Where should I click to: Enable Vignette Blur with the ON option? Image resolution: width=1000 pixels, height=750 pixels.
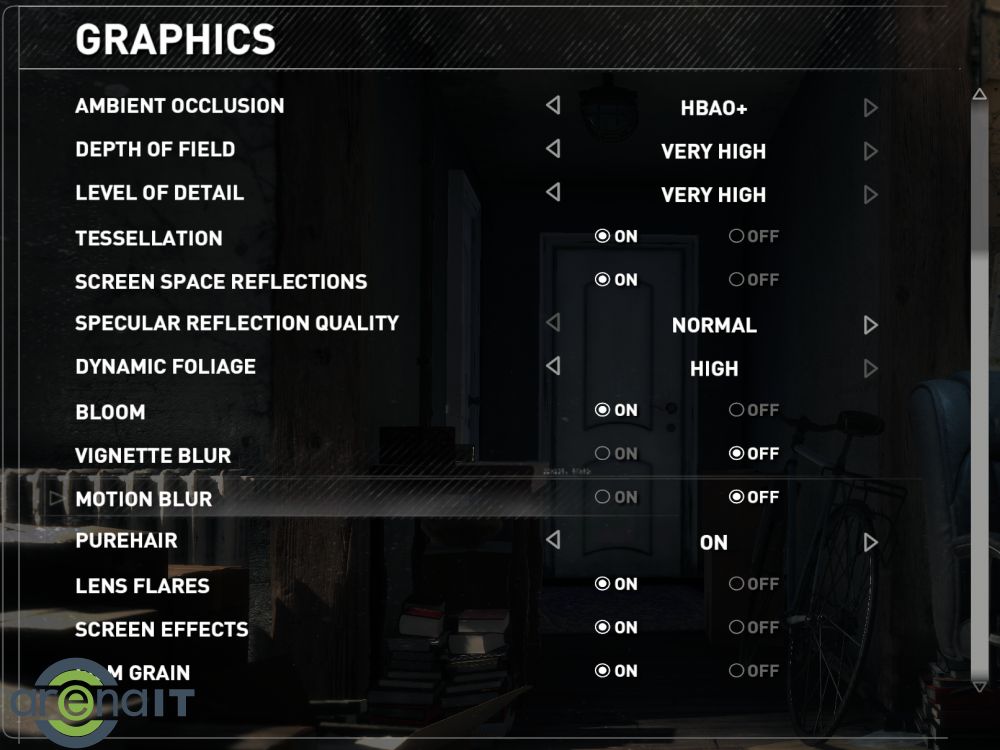pyautogui.click(x=602, y=454)
